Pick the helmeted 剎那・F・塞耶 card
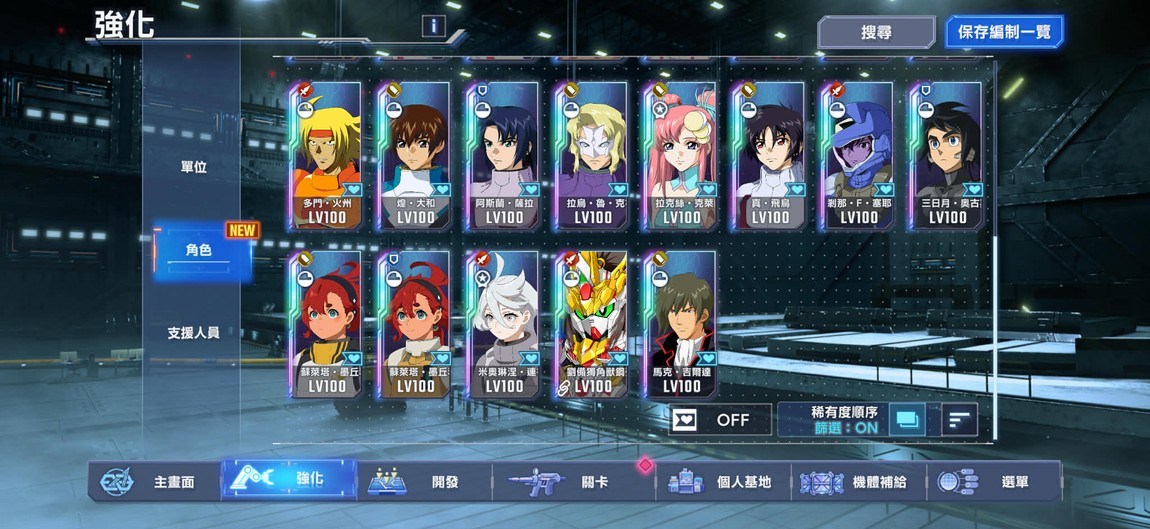The width and height of the screenshot is (1150, 529). (858, 156)
